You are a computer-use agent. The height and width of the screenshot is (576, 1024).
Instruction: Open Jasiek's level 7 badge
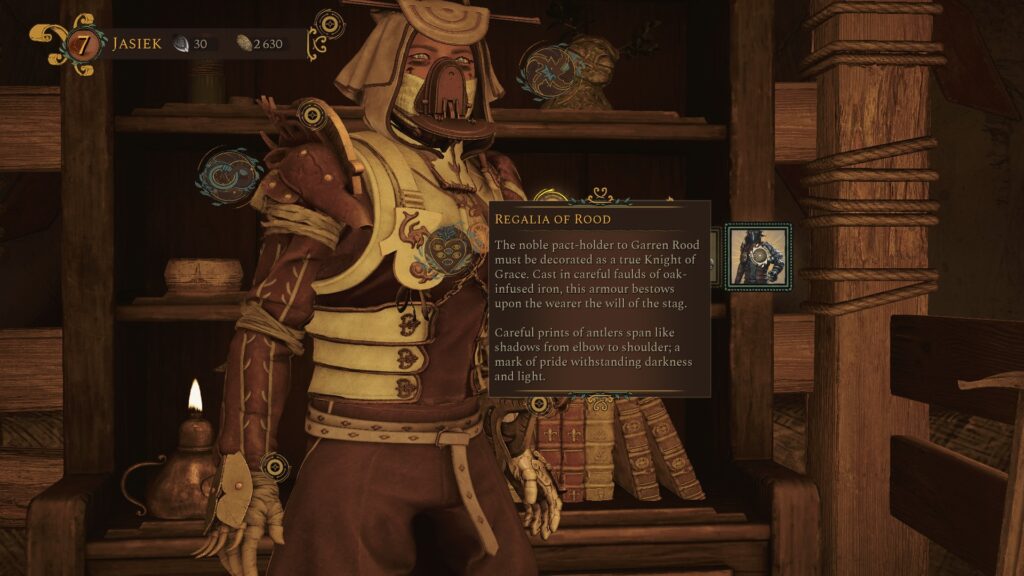(84, 45)
